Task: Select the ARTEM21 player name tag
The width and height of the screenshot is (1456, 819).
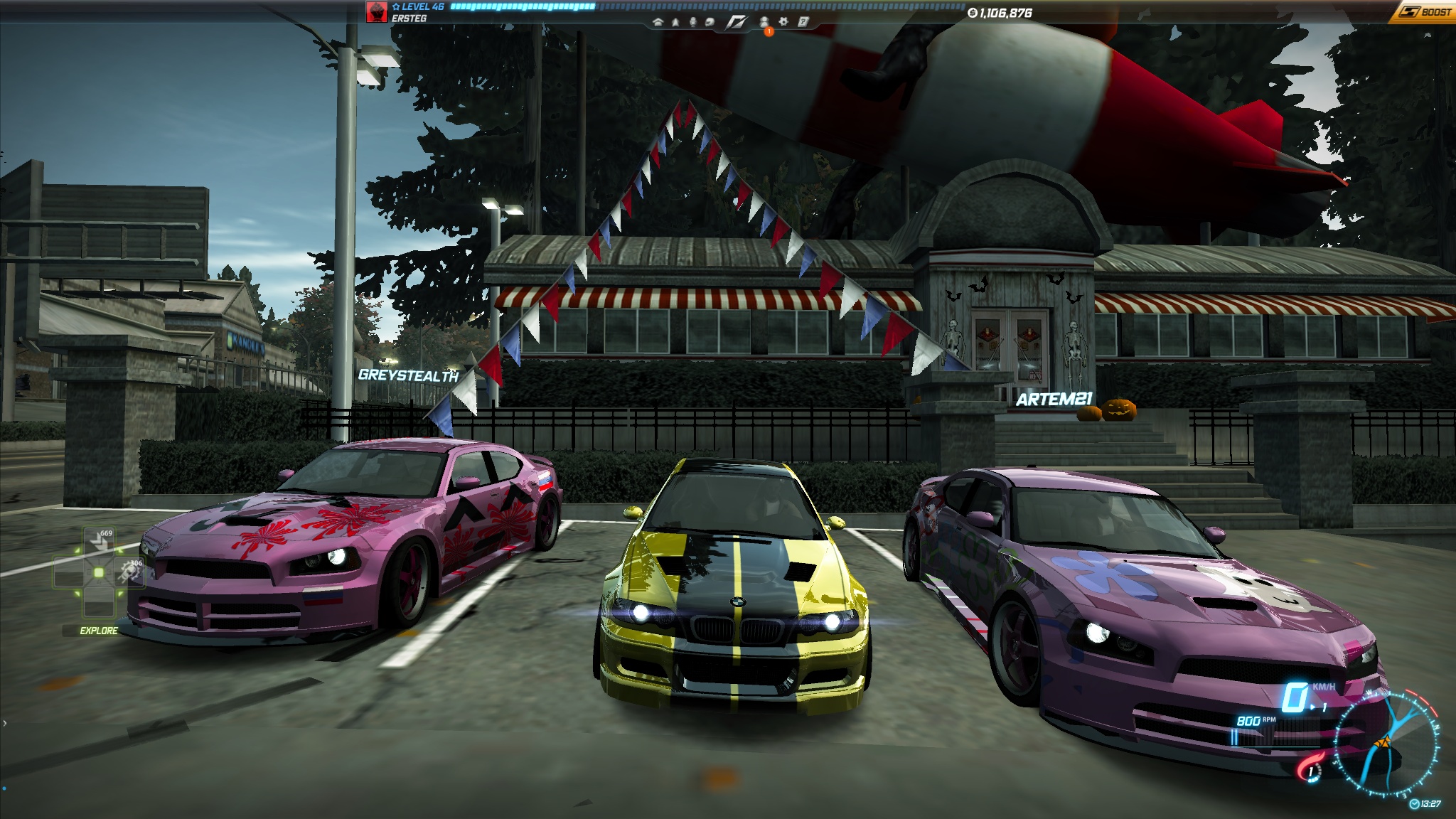Action: pos(1054,400)
